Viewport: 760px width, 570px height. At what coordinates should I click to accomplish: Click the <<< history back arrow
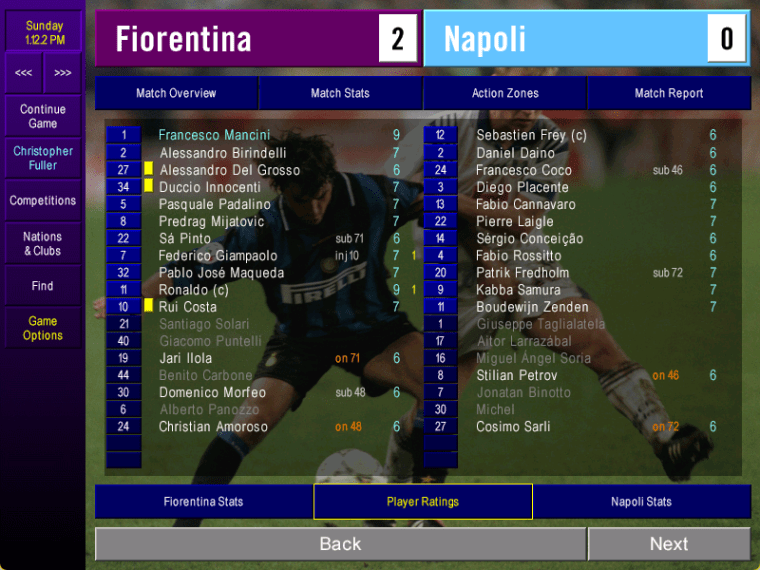23,73
